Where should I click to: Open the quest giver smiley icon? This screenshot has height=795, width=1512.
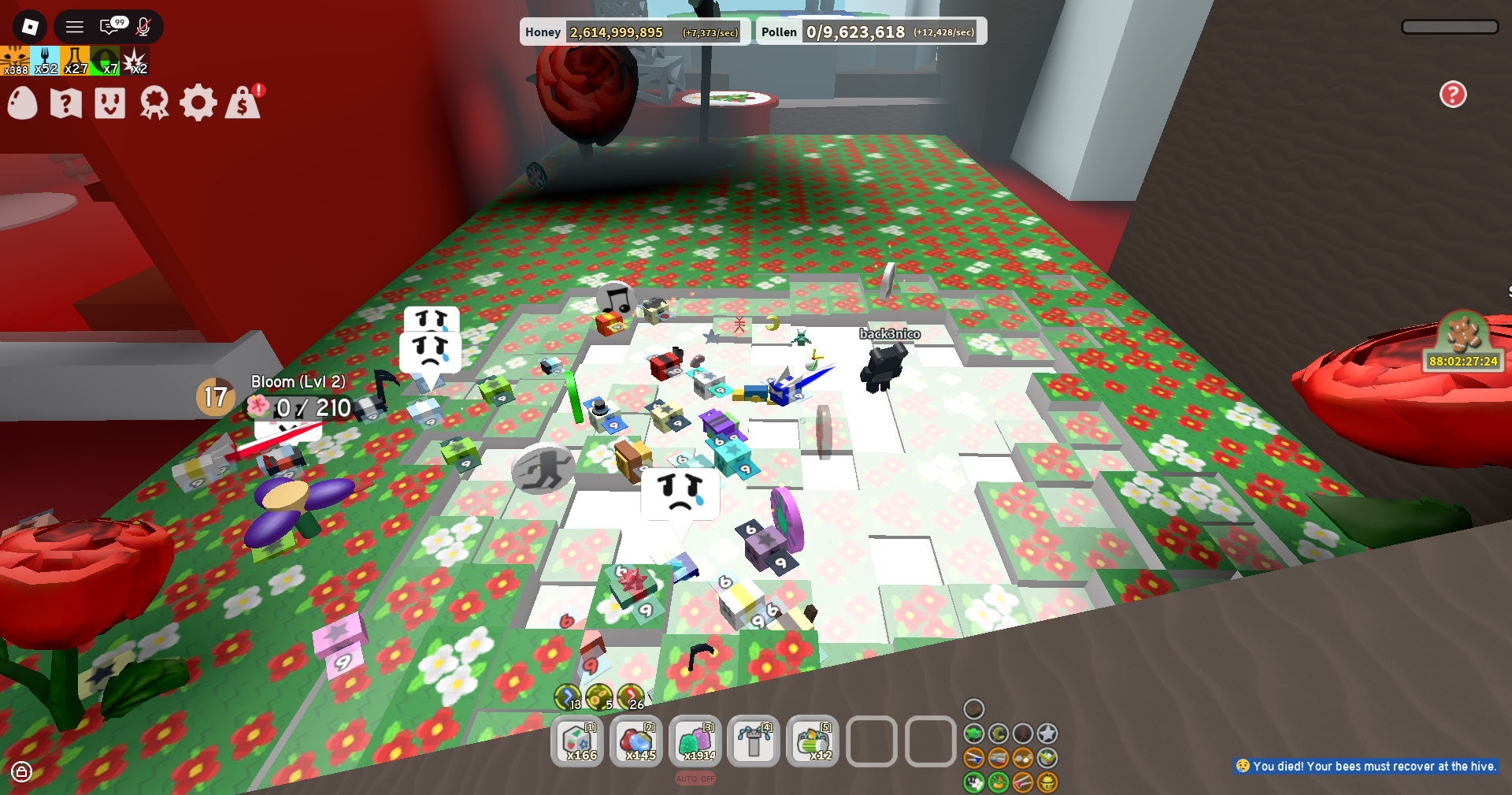pyautogui.click(x=109, y=102)
